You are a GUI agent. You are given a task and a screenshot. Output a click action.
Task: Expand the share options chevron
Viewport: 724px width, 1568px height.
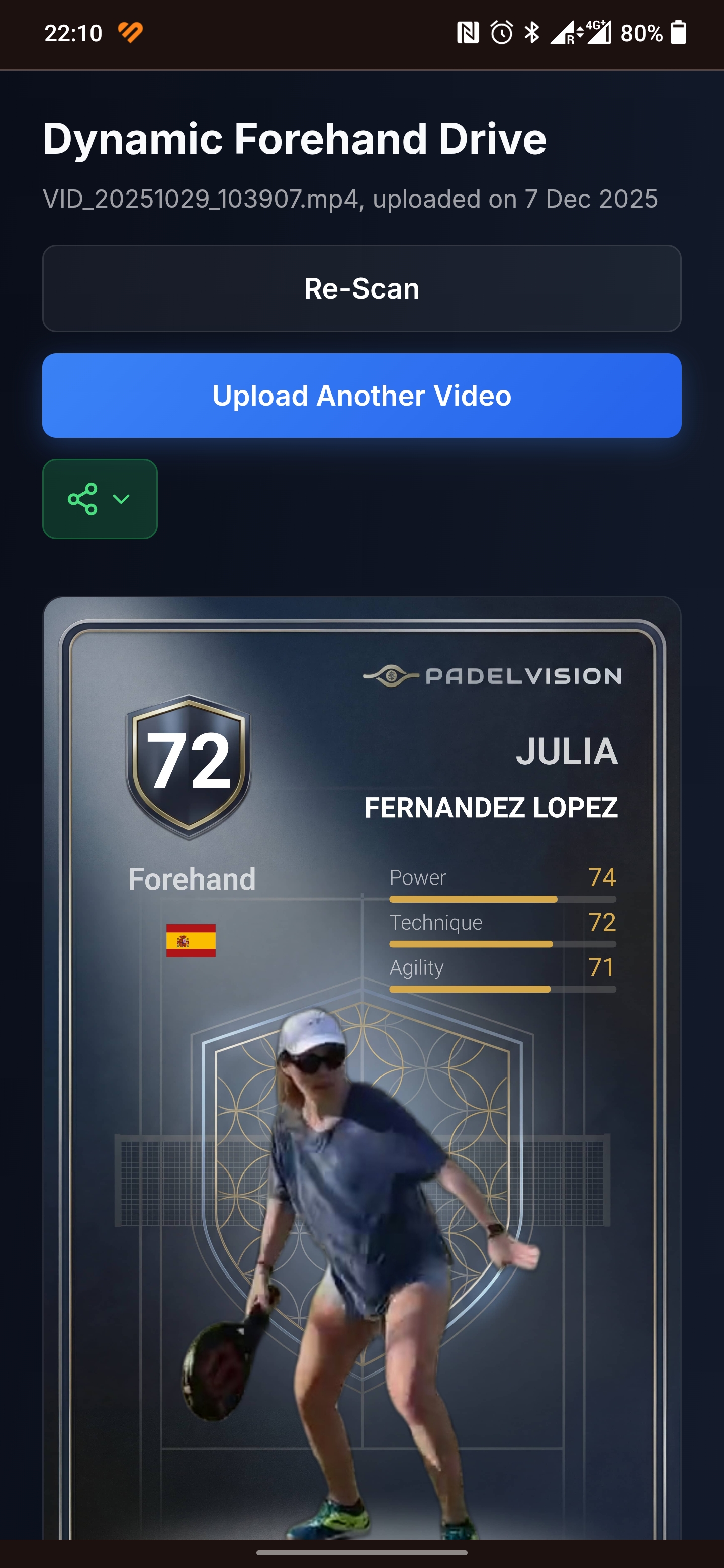122,499
